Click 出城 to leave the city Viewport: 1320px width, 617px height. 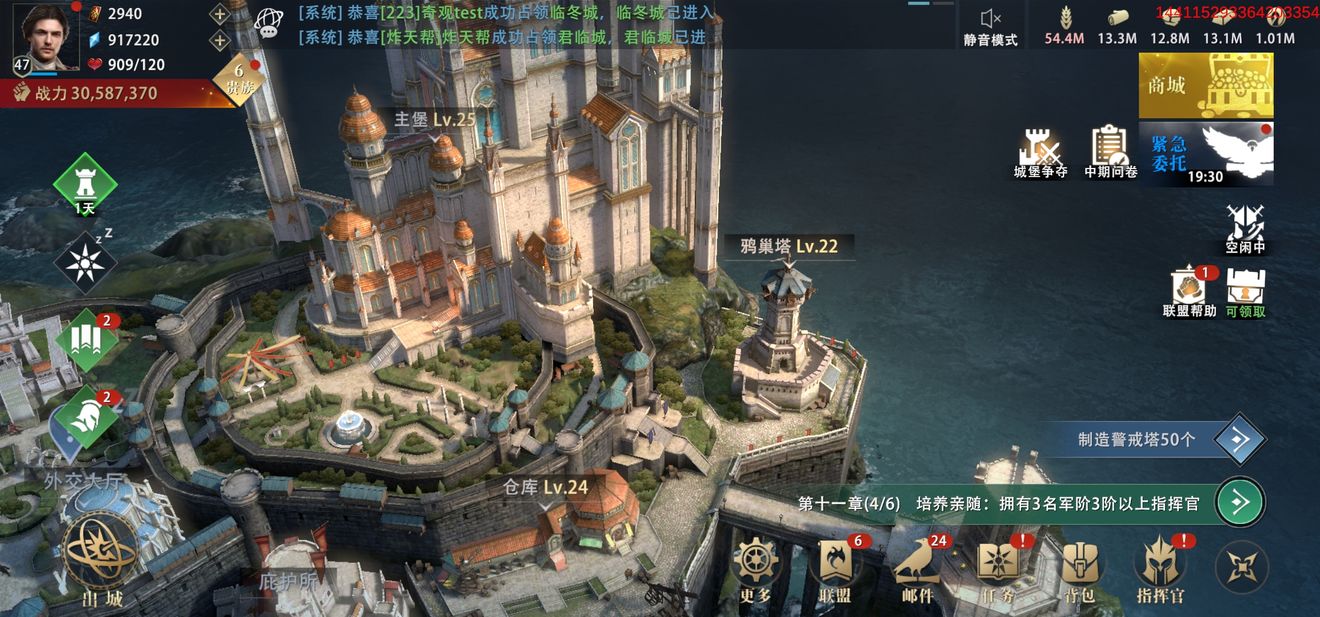(x=102, y=562)
